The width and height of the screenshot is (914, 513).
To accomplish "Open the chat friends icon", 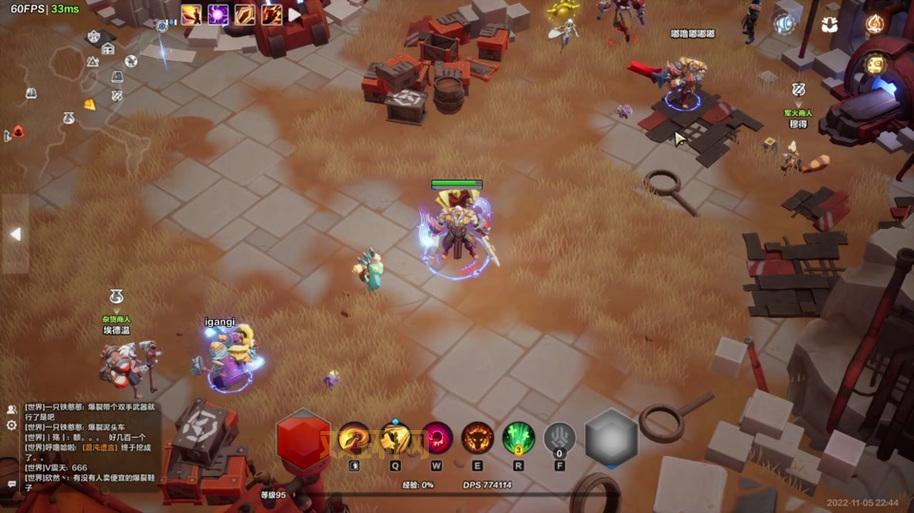I will click(12, 409).
